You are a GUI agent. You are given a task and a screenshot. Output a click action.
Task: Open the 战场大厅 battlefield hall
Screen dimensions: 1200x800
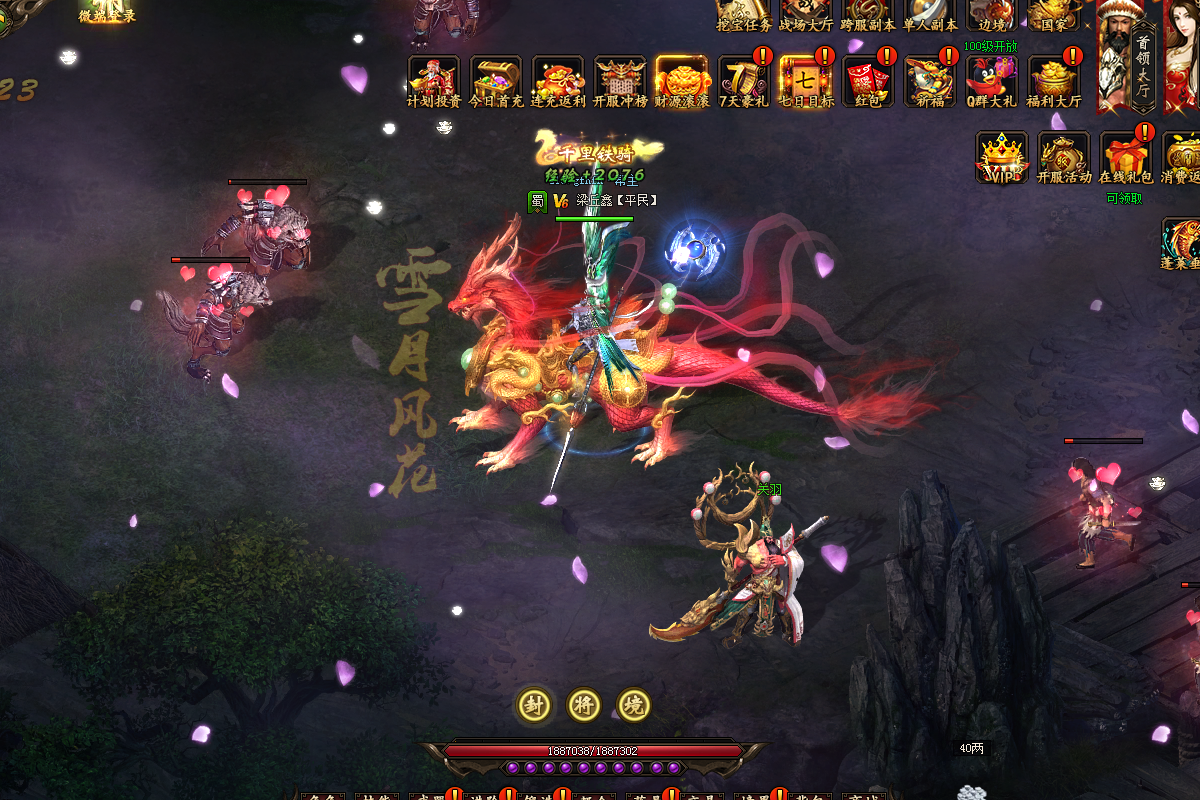pos(806,15)
